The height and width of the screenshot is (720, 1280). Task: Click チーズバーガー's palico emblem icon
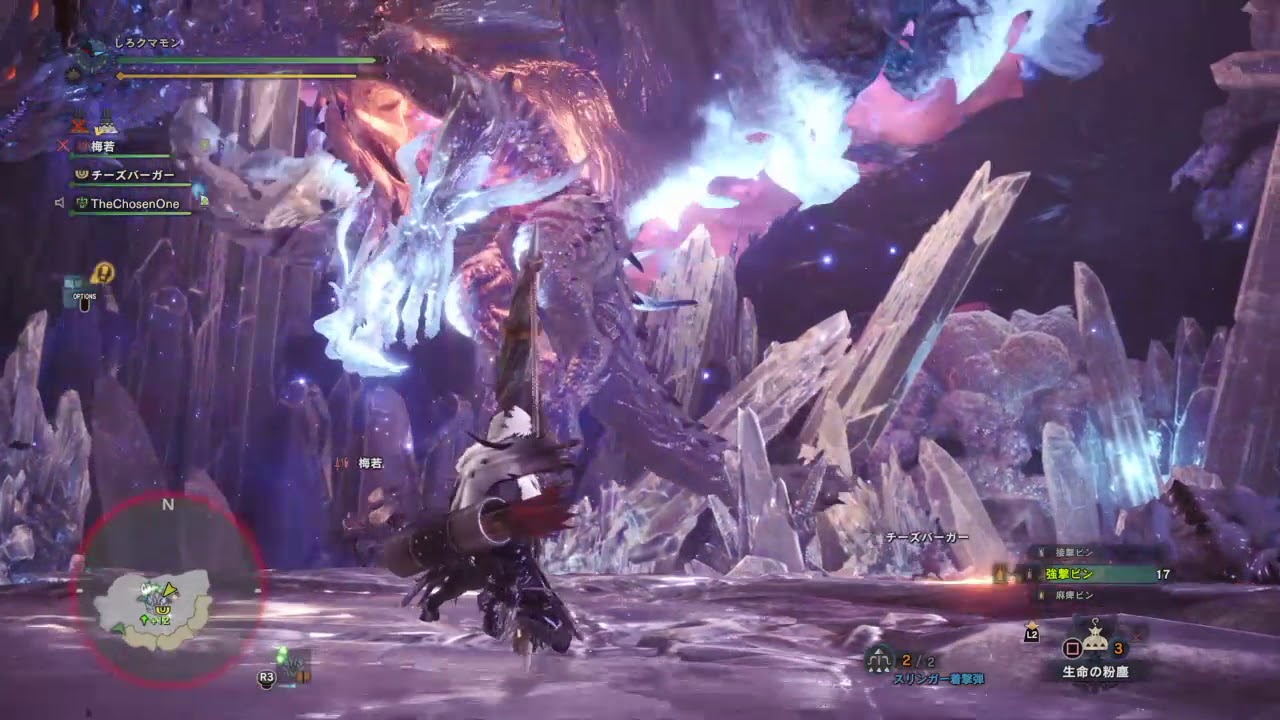[x=83, y=174]
